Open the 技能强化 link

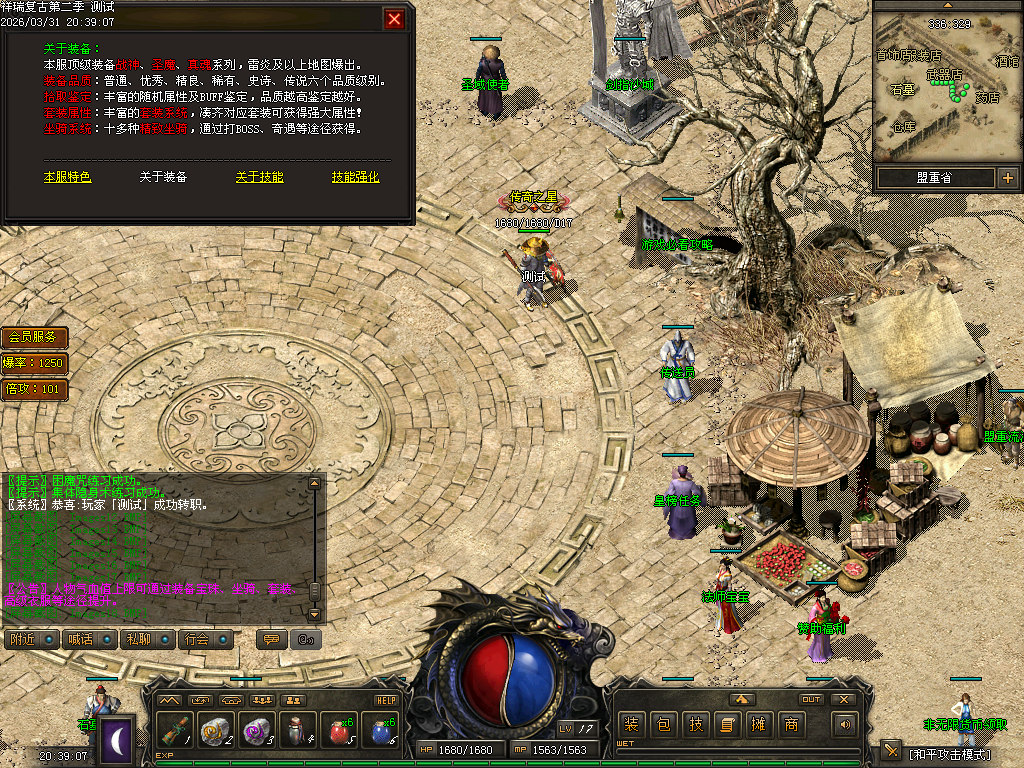355,177
